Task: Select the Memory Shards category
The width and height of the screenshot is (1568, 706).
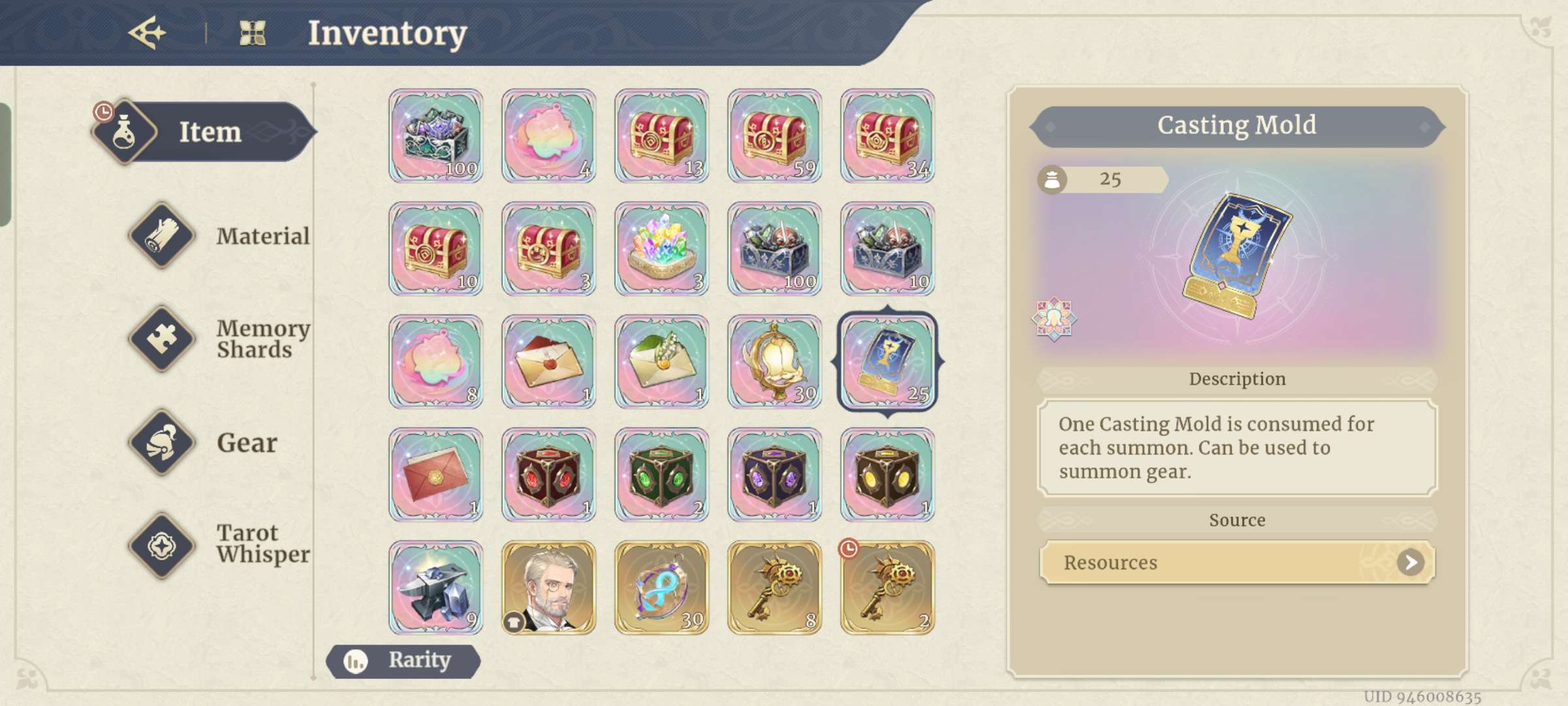Action: tap(162, 339)
